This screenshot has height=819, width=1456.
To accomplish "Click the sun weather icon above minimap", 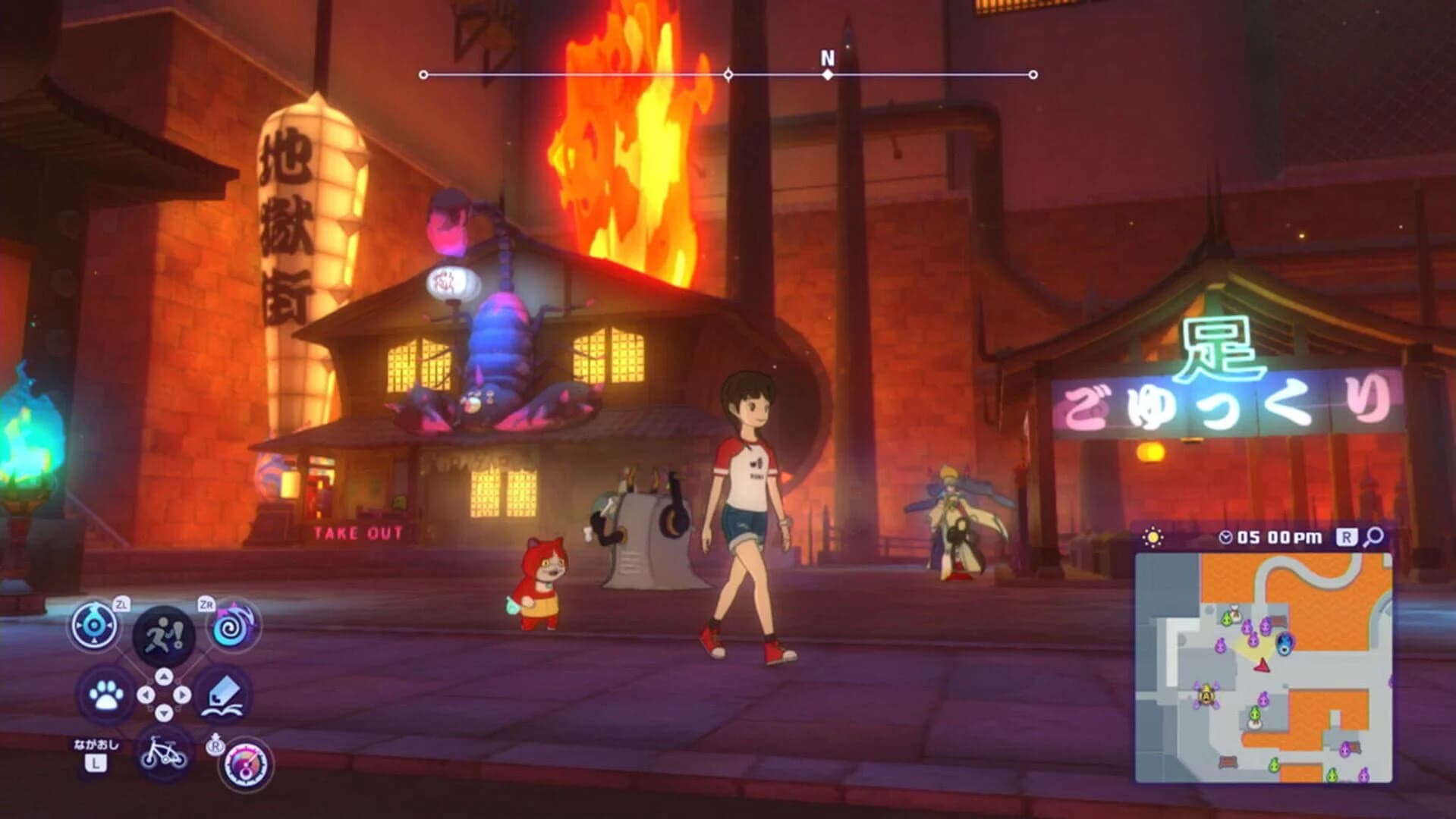I will click(x=1153, y=537).
